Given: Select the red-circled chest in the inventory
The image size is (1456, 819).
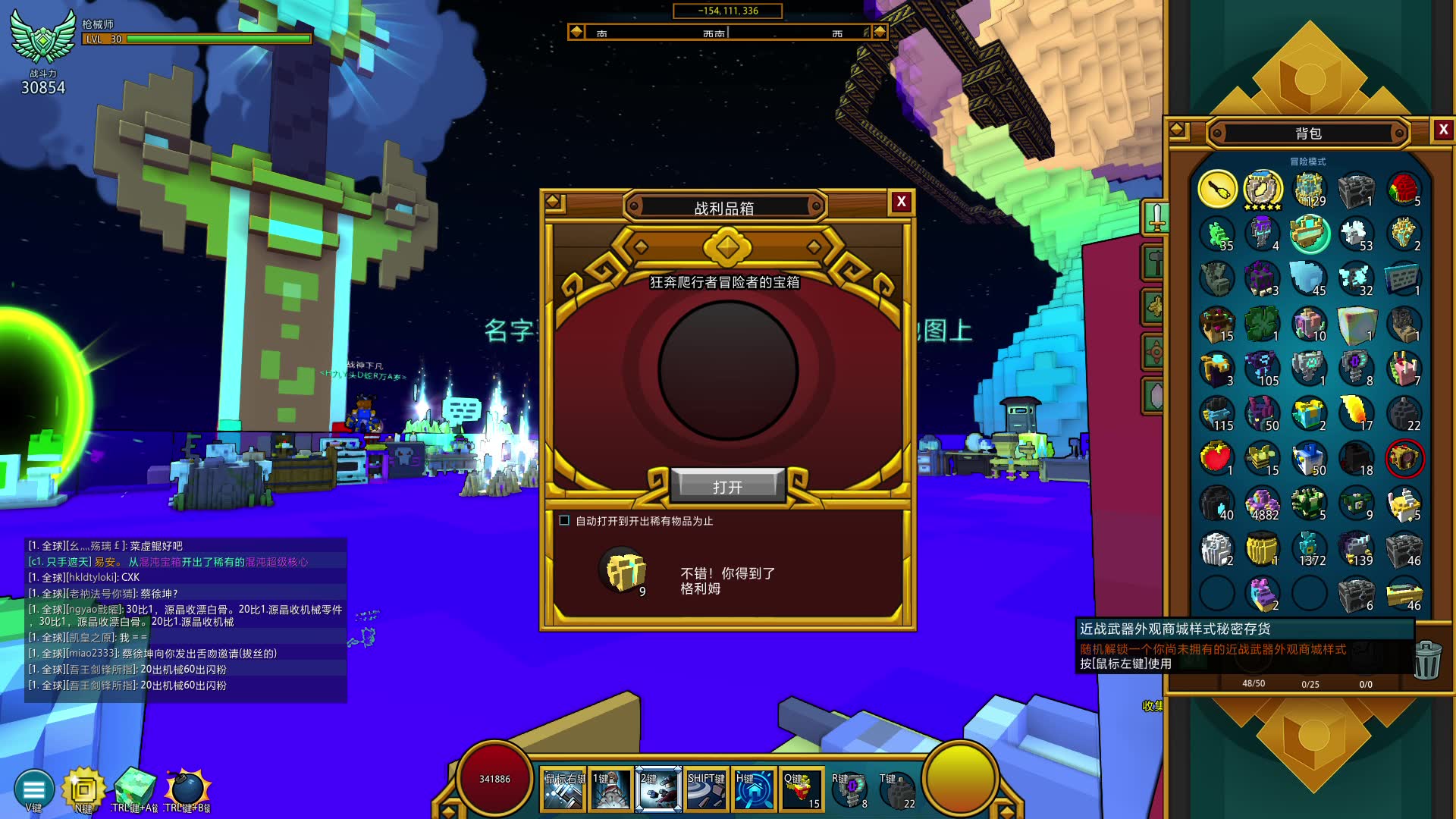Looking at the screenshot, I should [x=1404, y=459].
